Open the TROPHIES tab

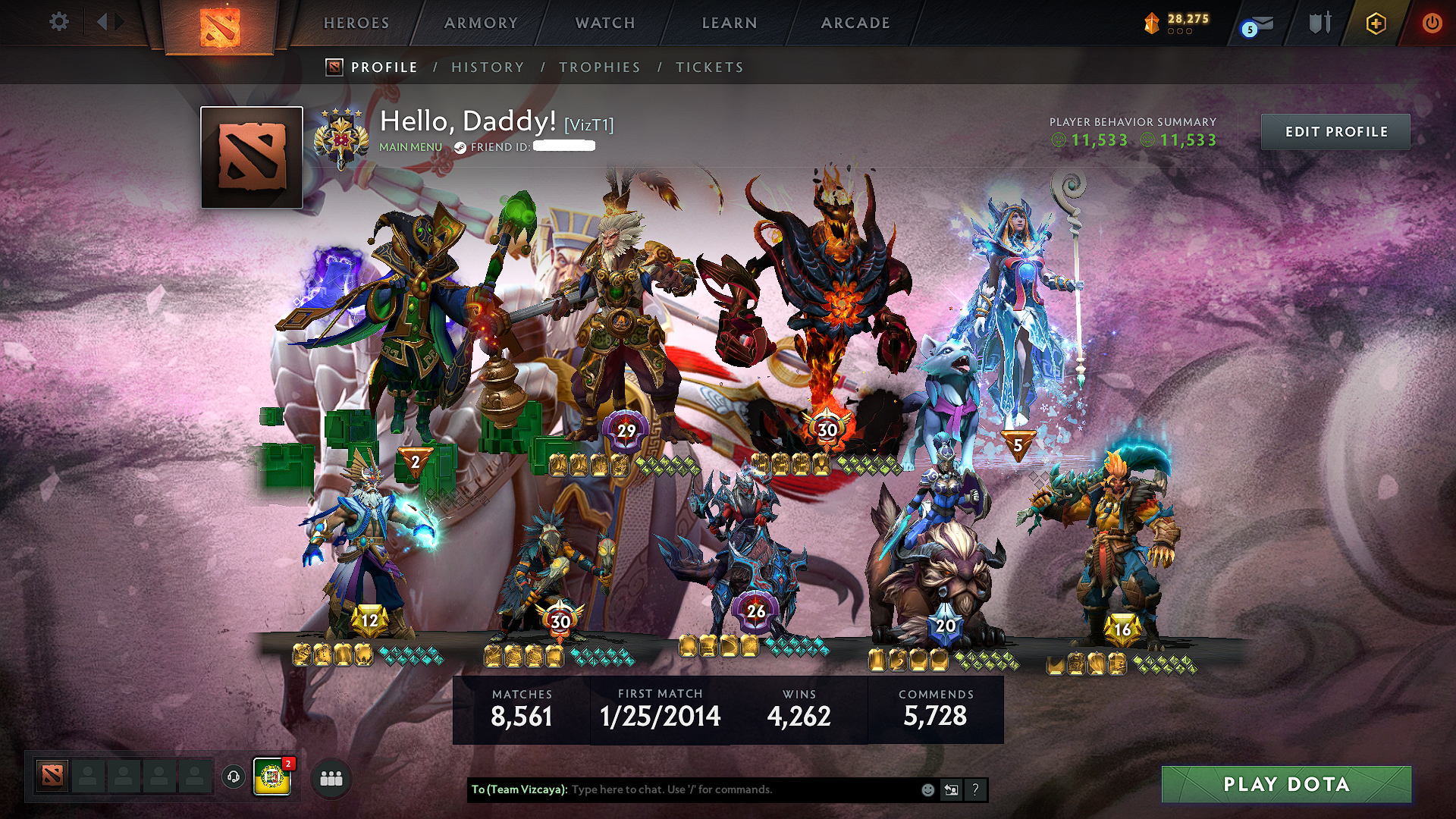pos(600,67)
